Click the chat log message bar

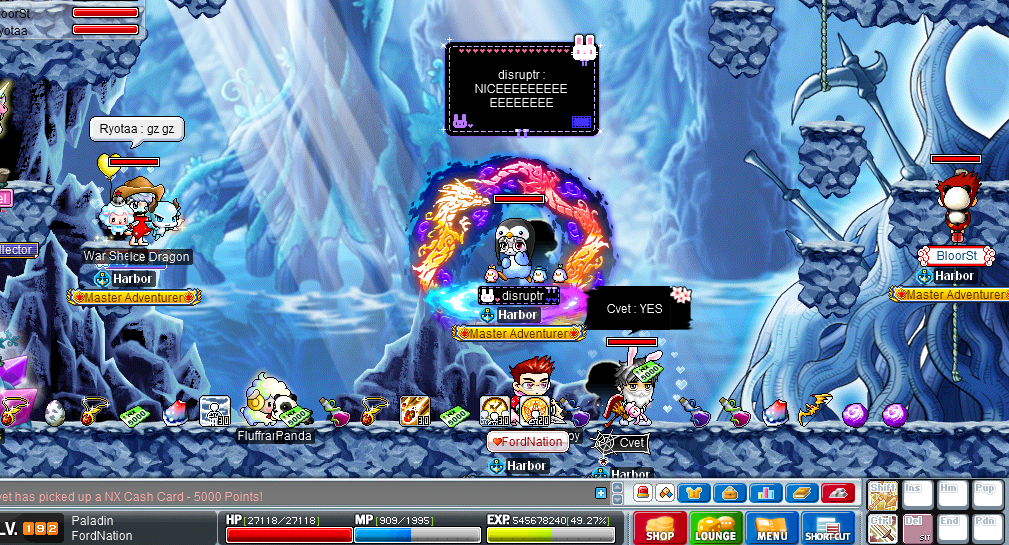[290, 495]
